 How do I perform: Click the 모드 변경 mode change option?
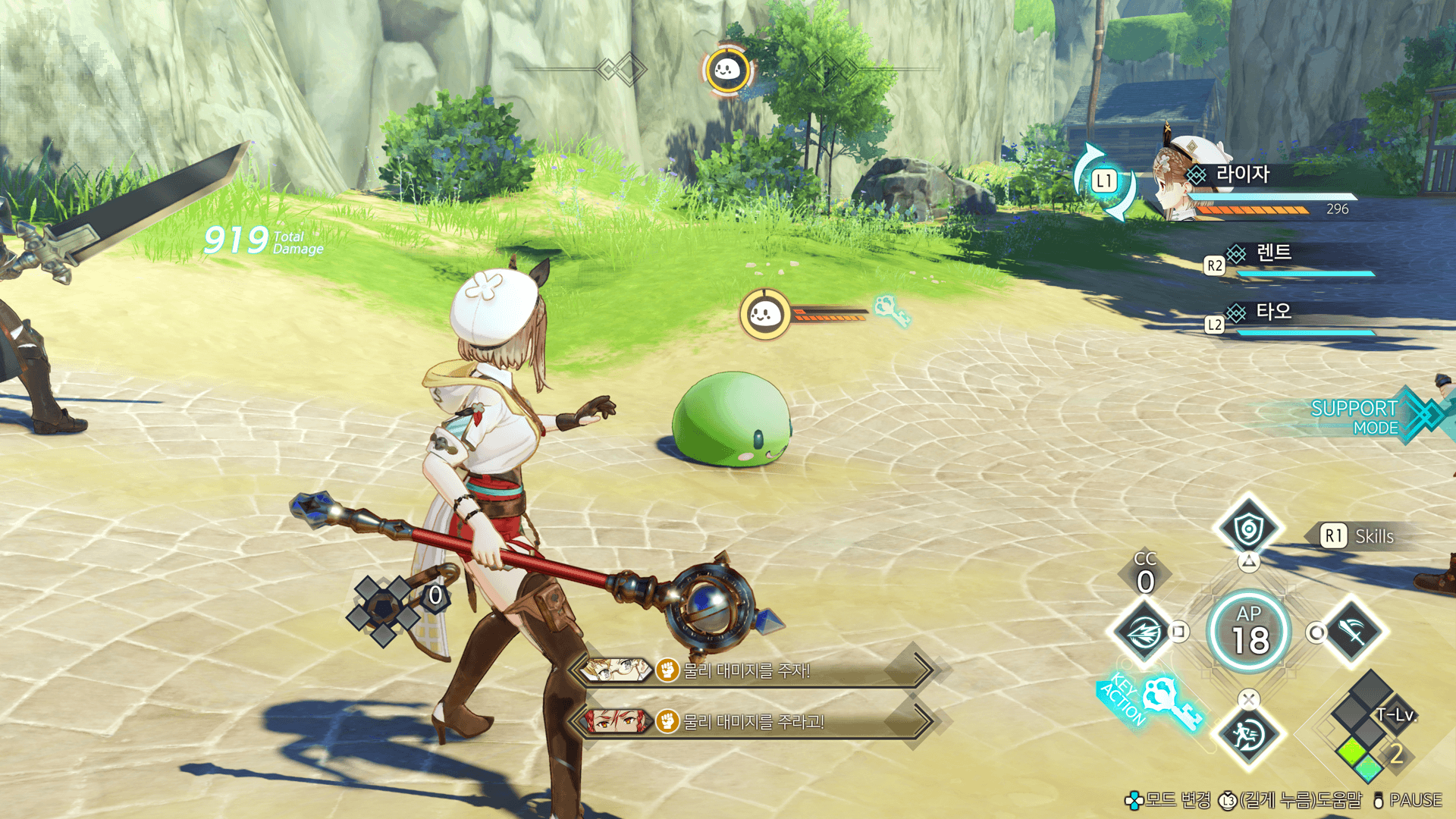(x=1168, y=800)
